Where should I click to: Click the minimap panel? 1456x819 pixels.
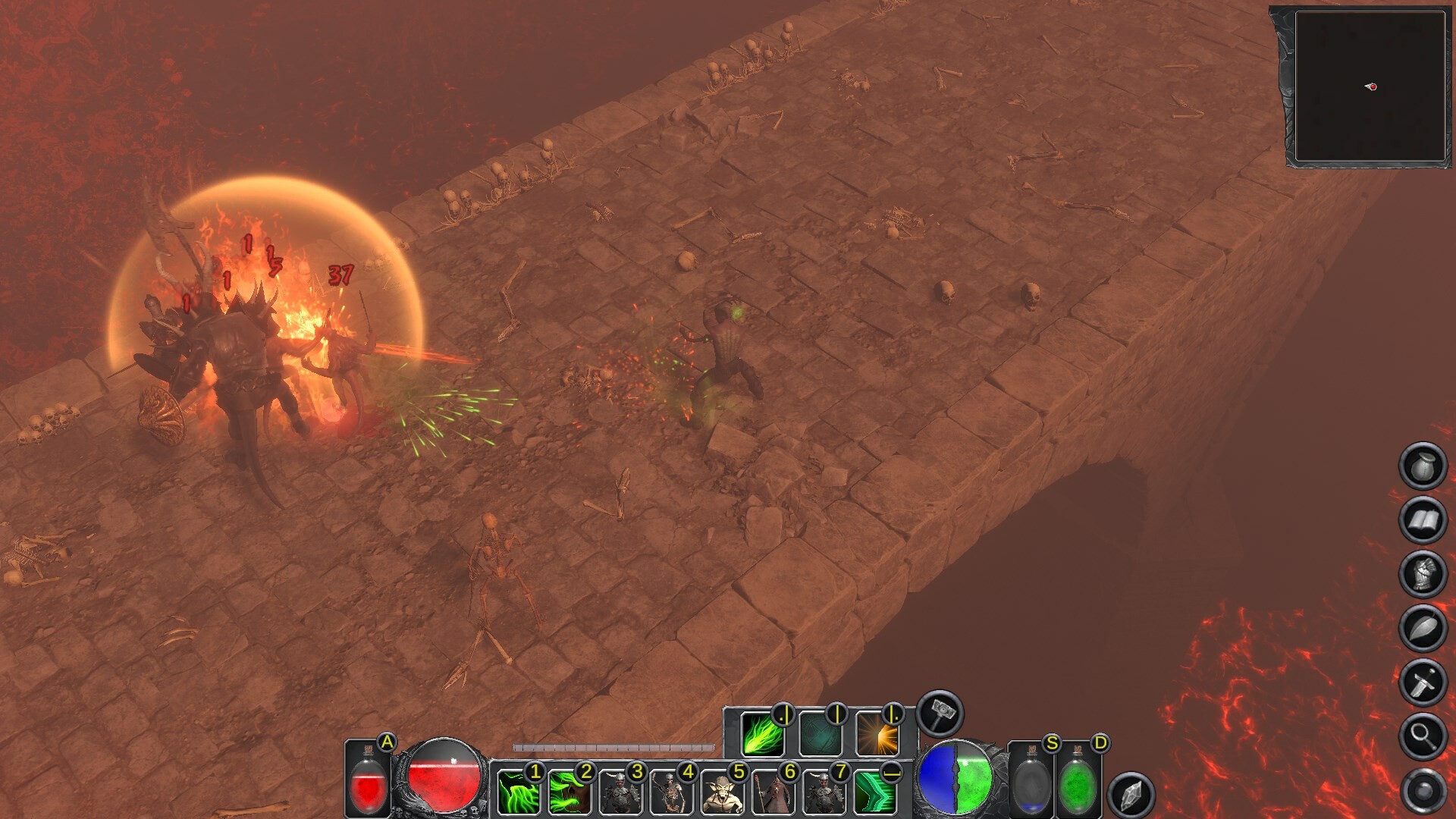pos(1370,86)
